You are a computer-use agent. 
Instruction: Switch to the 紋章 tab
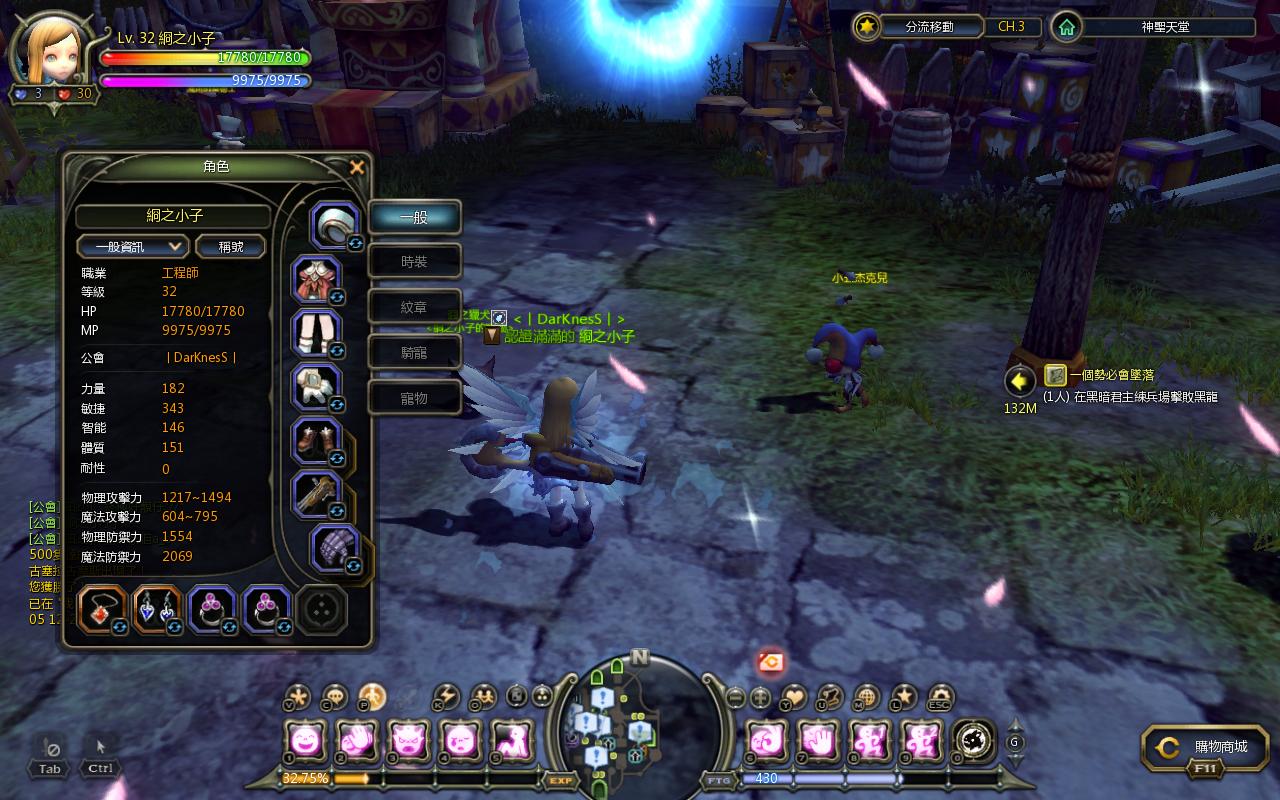(414, 308)
